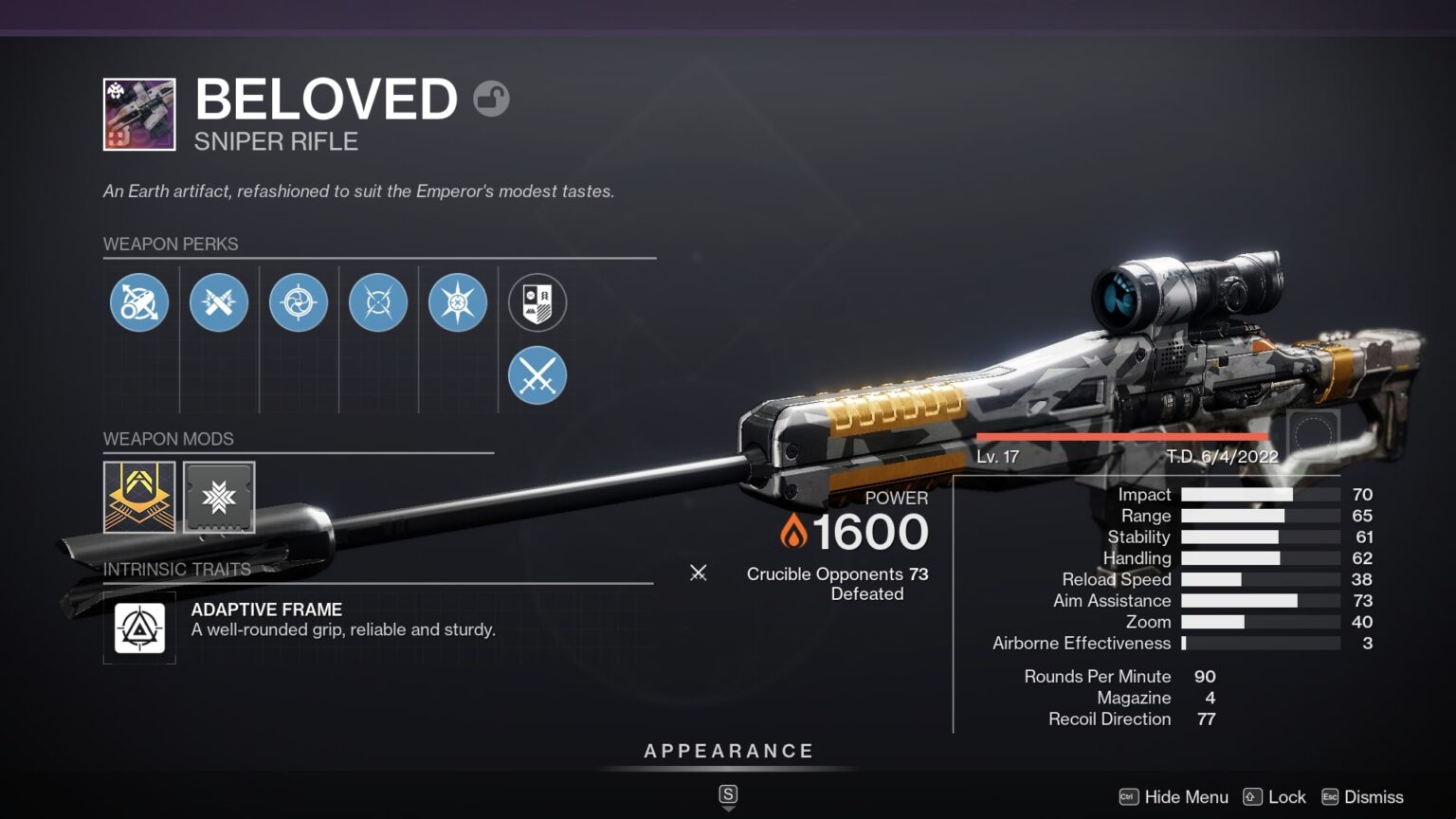1456x819 pixels.
Task: Select the crossed-sightlines perk in the fourth column
Action: (378, 301)
